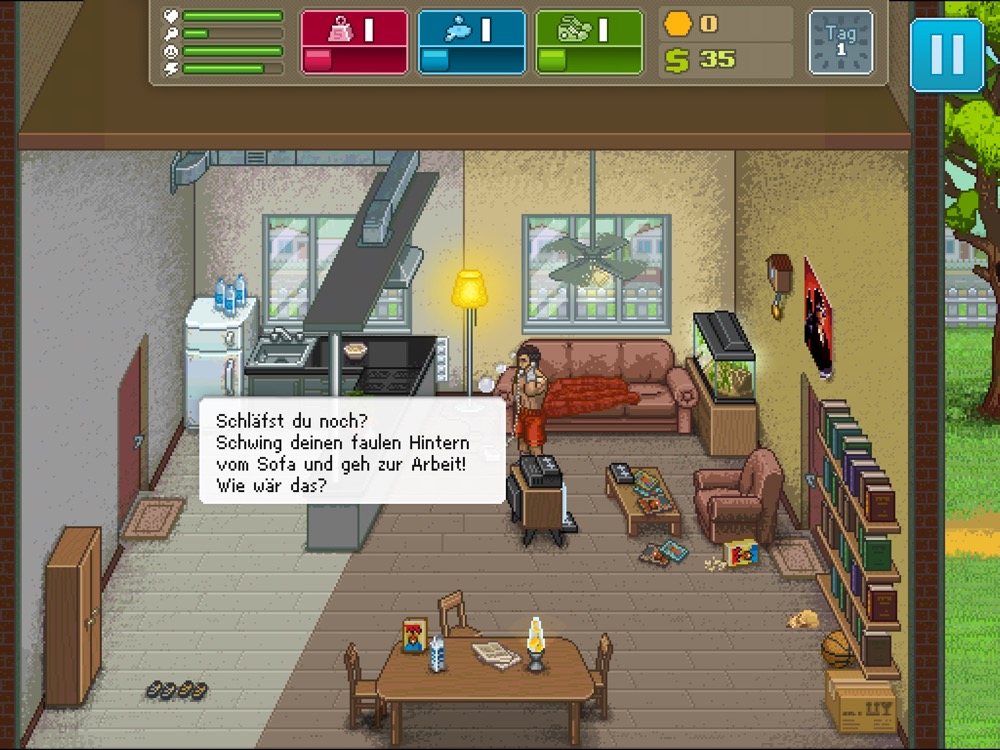The image size is (1000, 750).
Task: Continue the 'Schläfst du noch?' dialogue box
Action: pos(352,450)
